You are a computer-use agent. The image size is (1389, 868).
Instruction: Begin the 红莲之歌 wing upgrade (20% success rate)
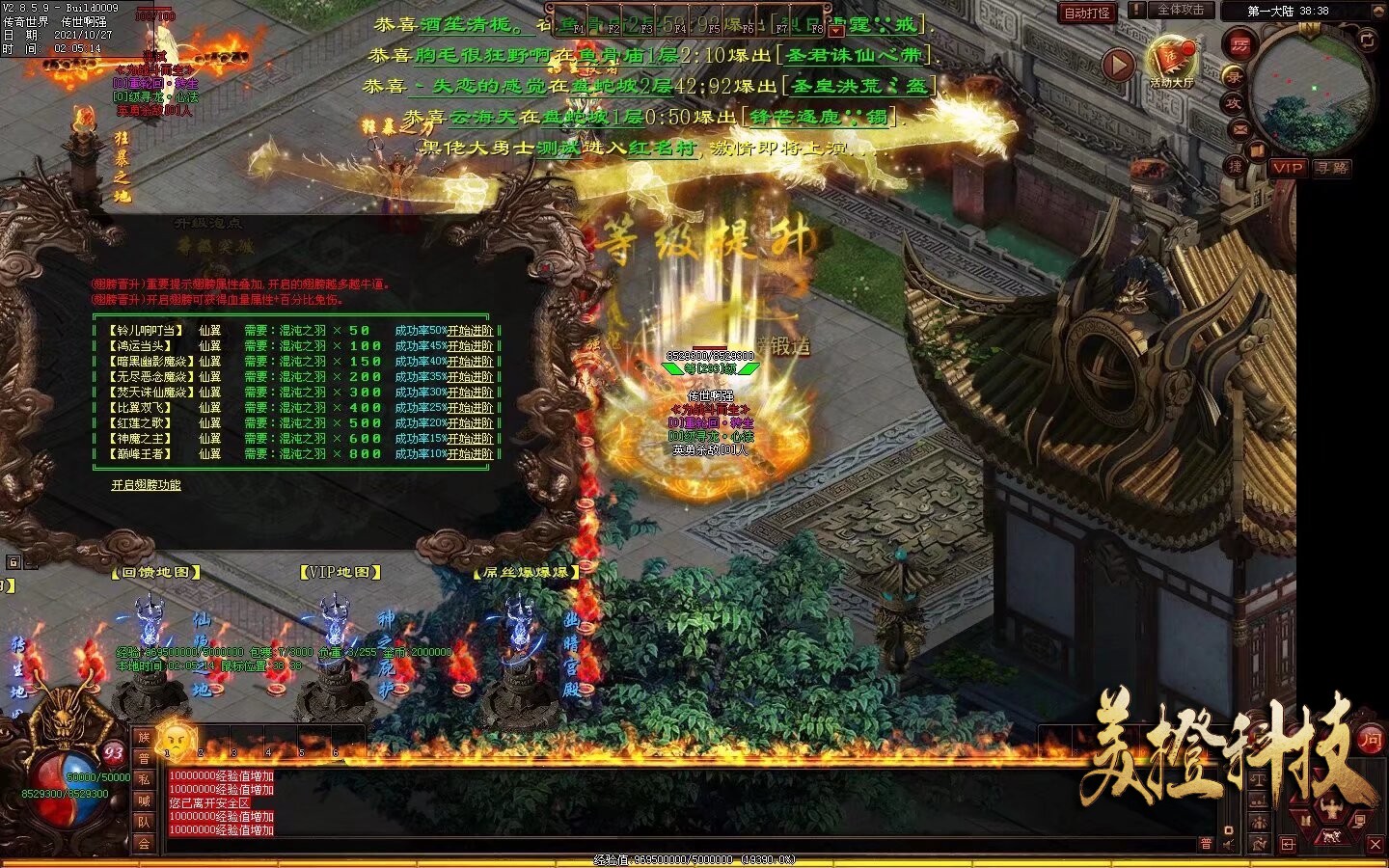click(x=470, y=423)
